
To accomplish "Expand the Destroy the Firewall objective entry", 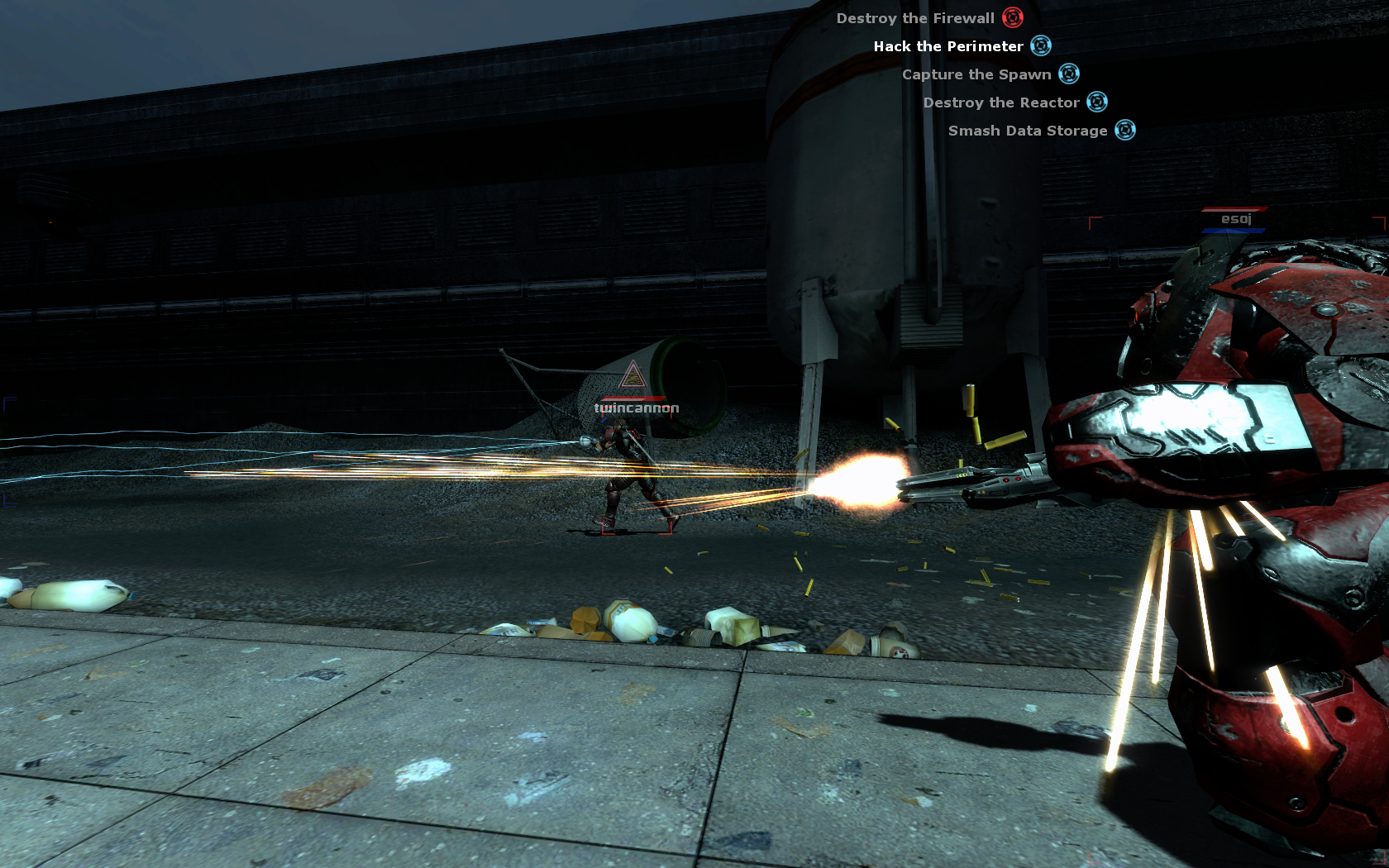I will pos(915,17).
